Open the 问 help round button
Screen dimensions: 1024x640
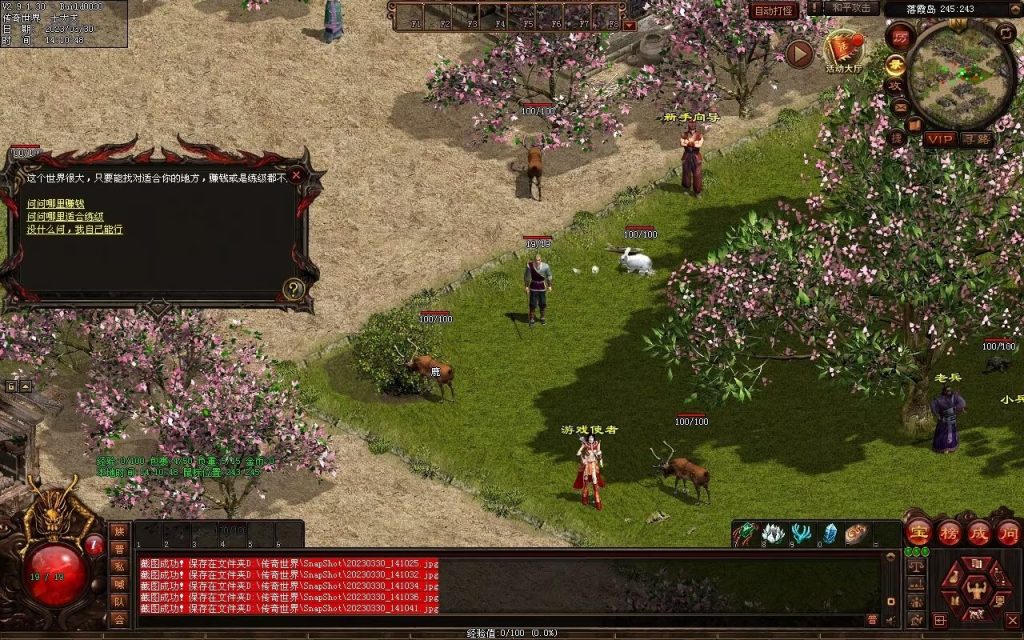pyautogui.click(x=1008, y=532)
